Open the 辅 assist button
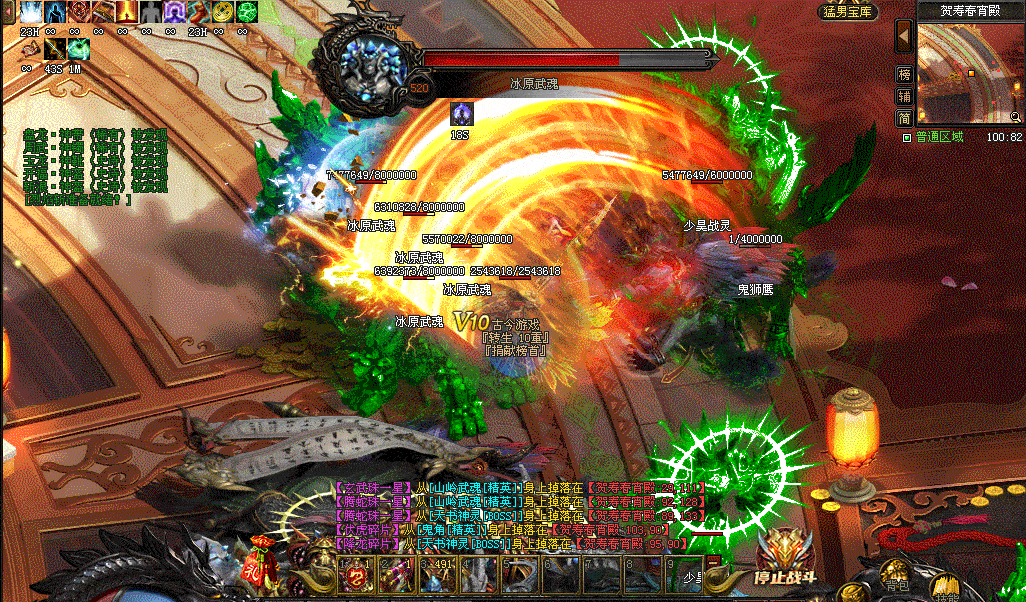 tap(904, 97)
